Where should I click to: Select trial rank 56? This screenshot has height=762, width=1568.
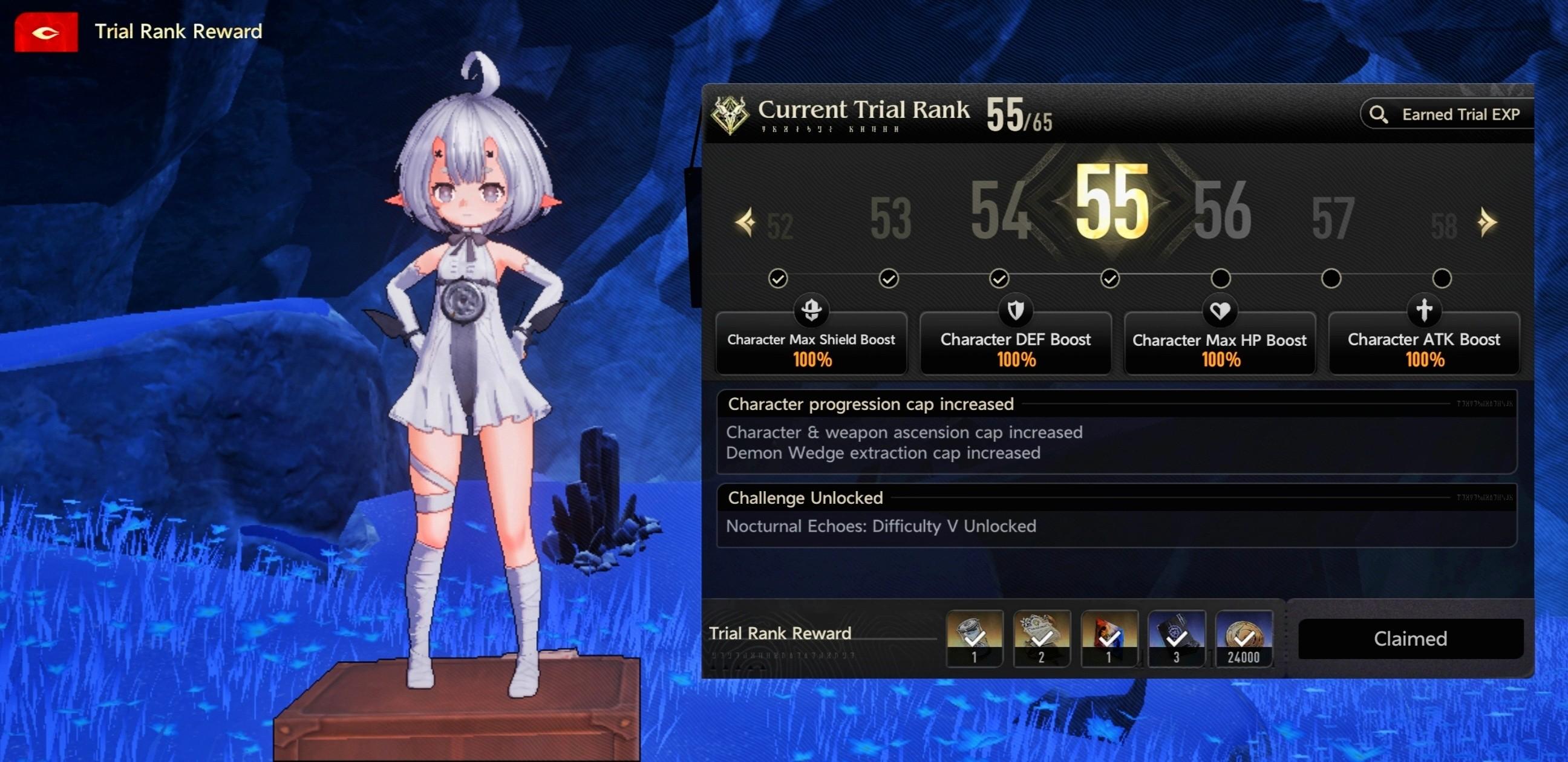(1221, 211)
